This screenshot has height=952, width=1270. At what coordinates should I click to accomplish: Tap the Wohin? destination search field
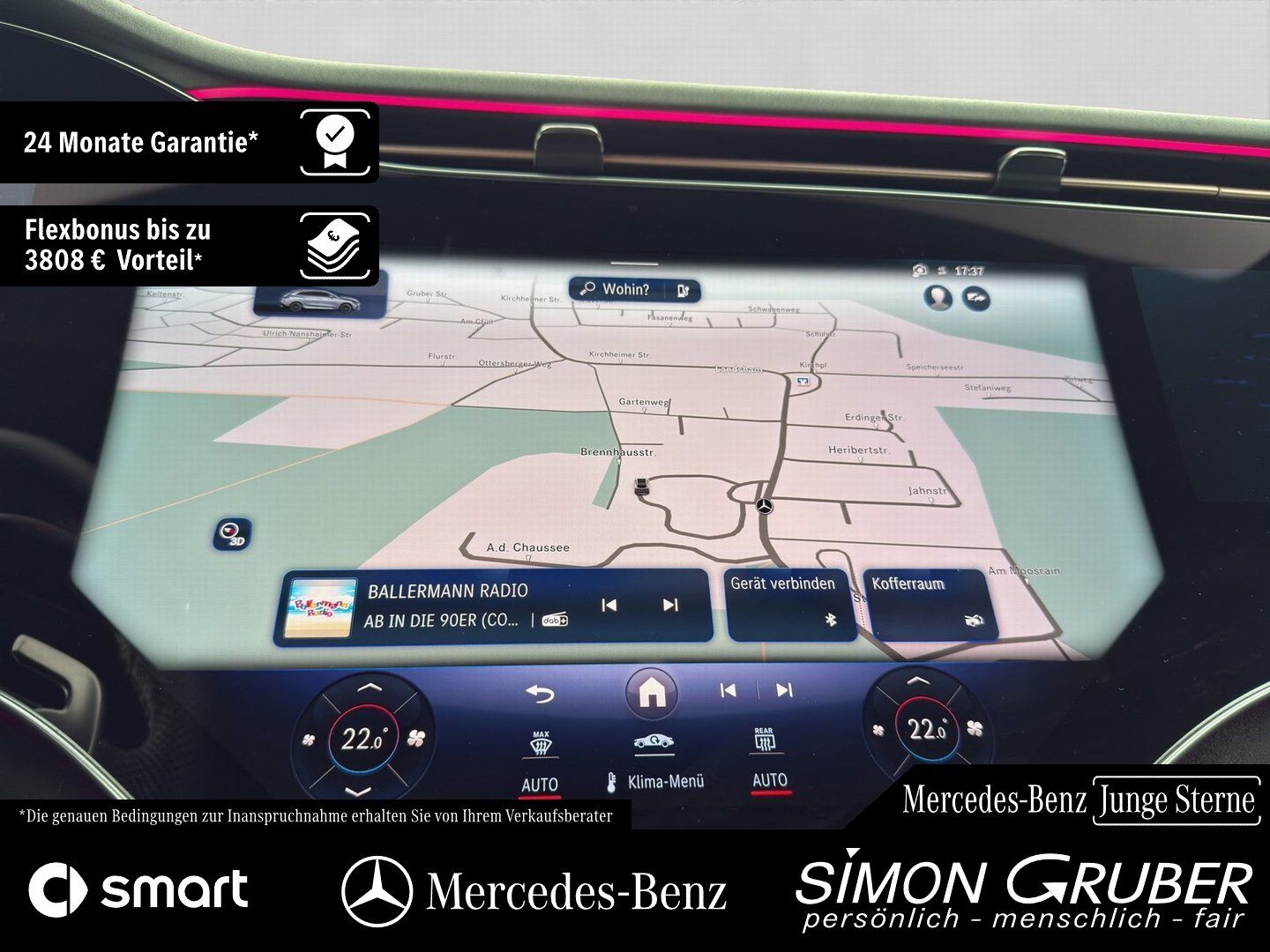click(626, 289)
